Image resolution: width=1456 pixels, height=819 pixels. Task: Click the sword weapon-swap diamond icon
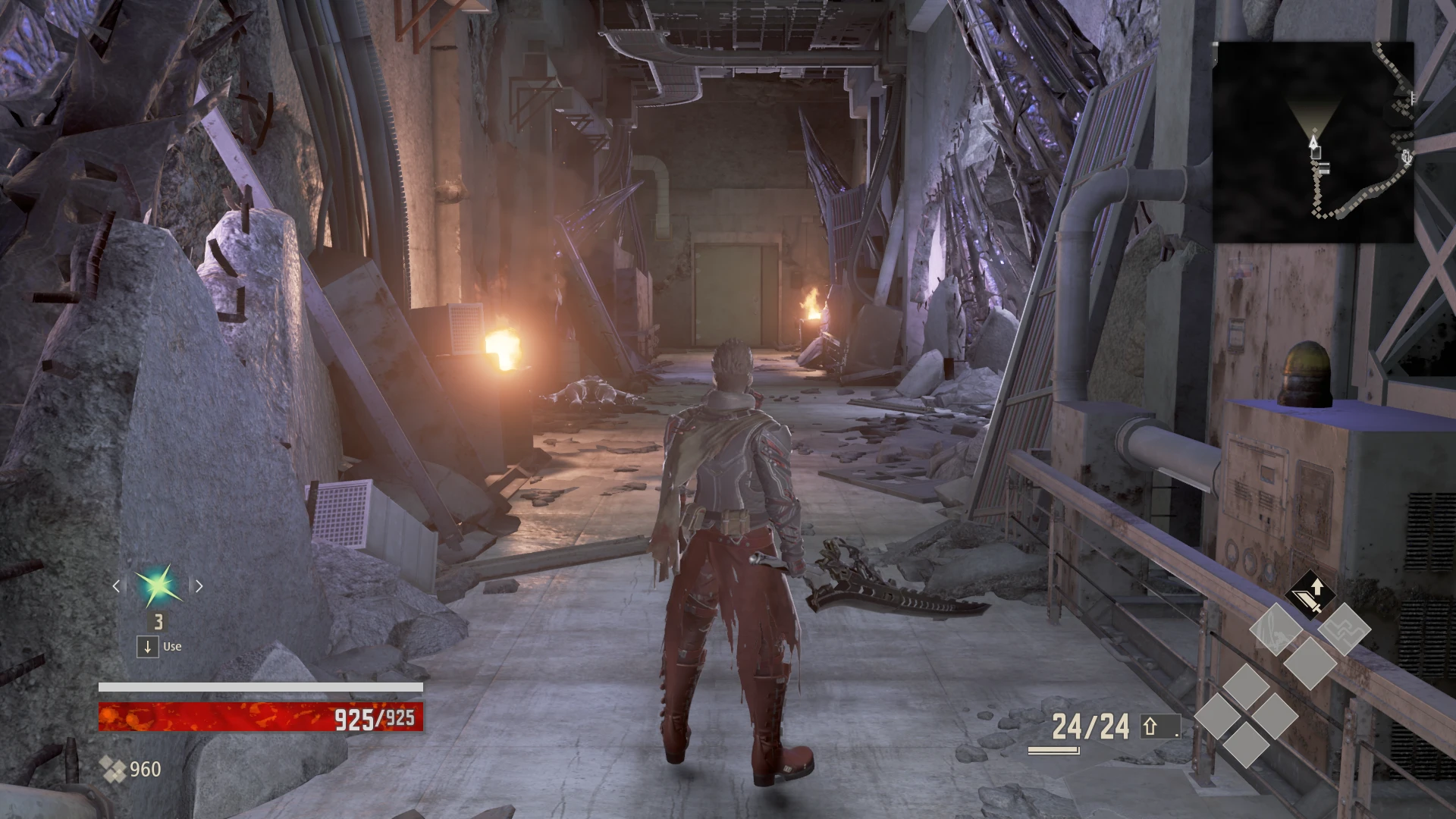click(x=1309, y=595)
